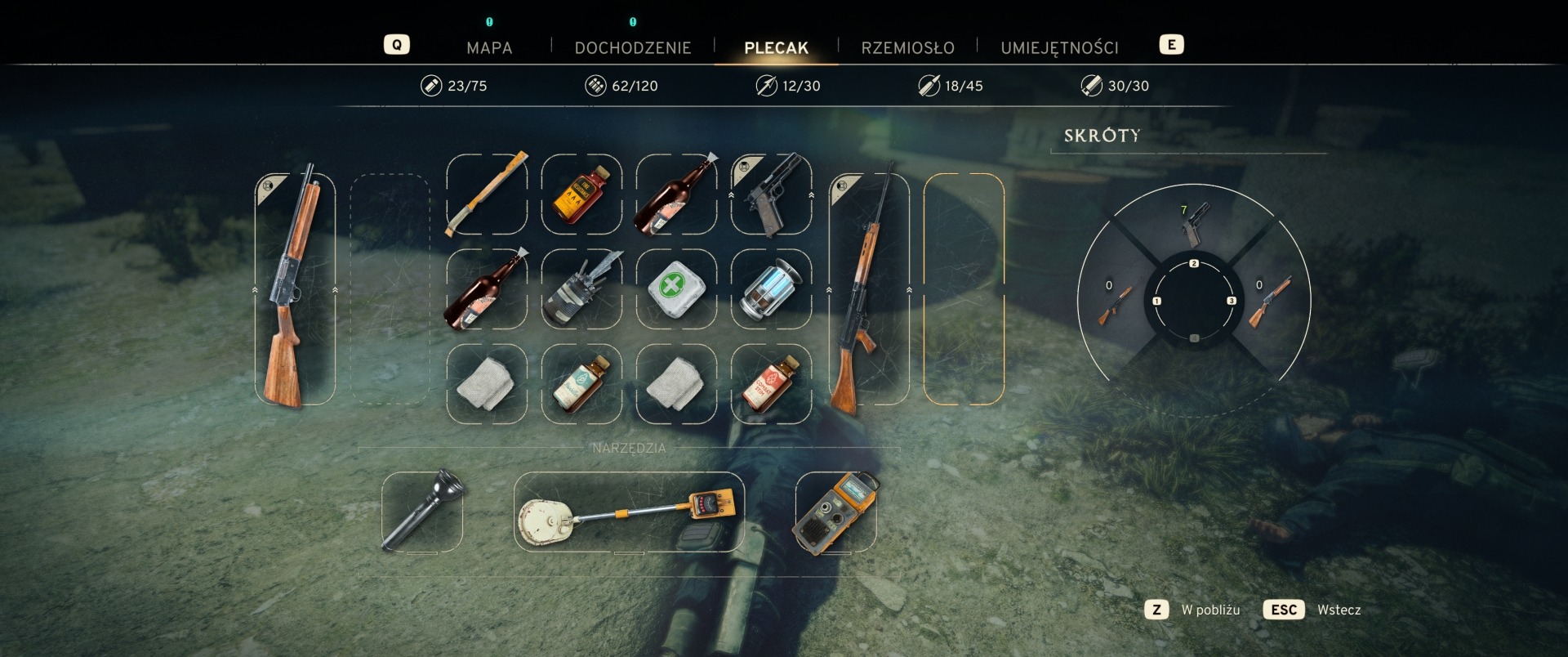Show the UMIEJĘTNOŚCI tab
The width and height of the screenshot is (1568, 657).
pos(1059,47)
